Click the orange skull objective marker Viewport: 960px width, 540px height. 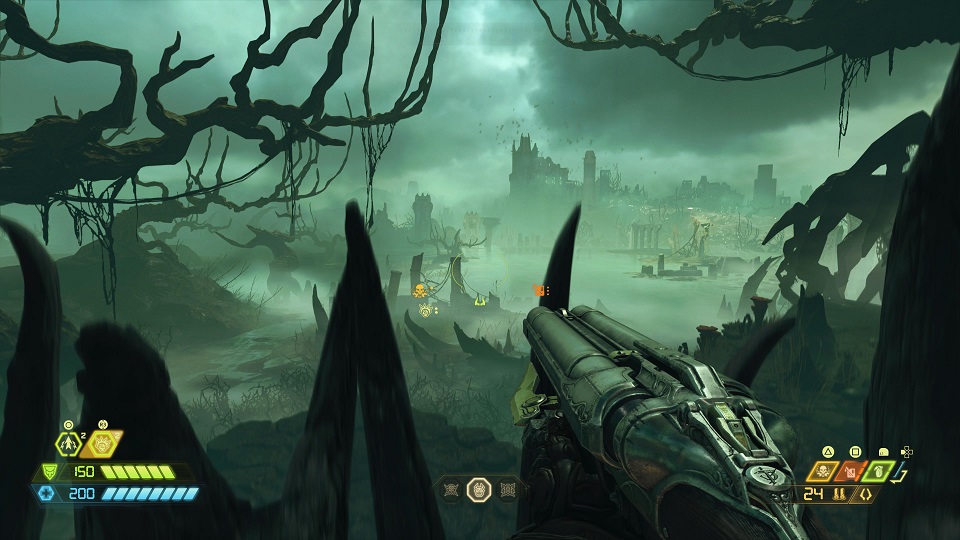[x=420, y=291]
